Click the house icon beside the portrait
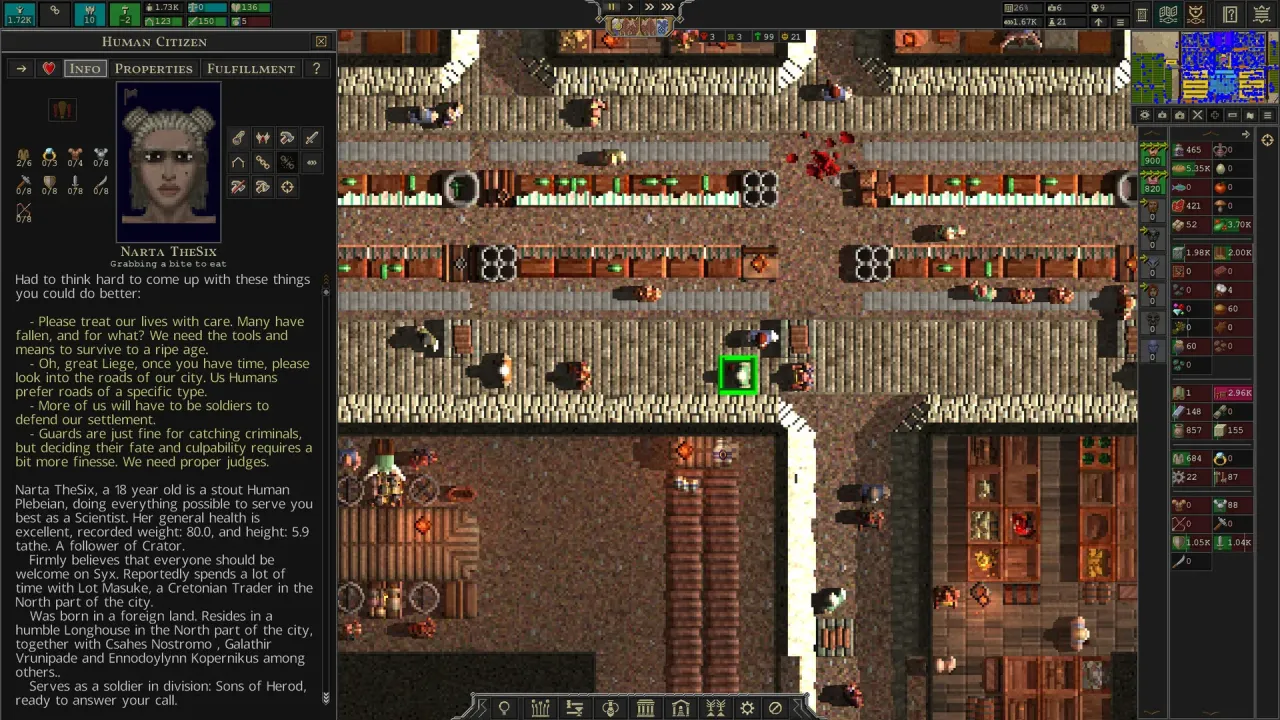 (238, 162)
